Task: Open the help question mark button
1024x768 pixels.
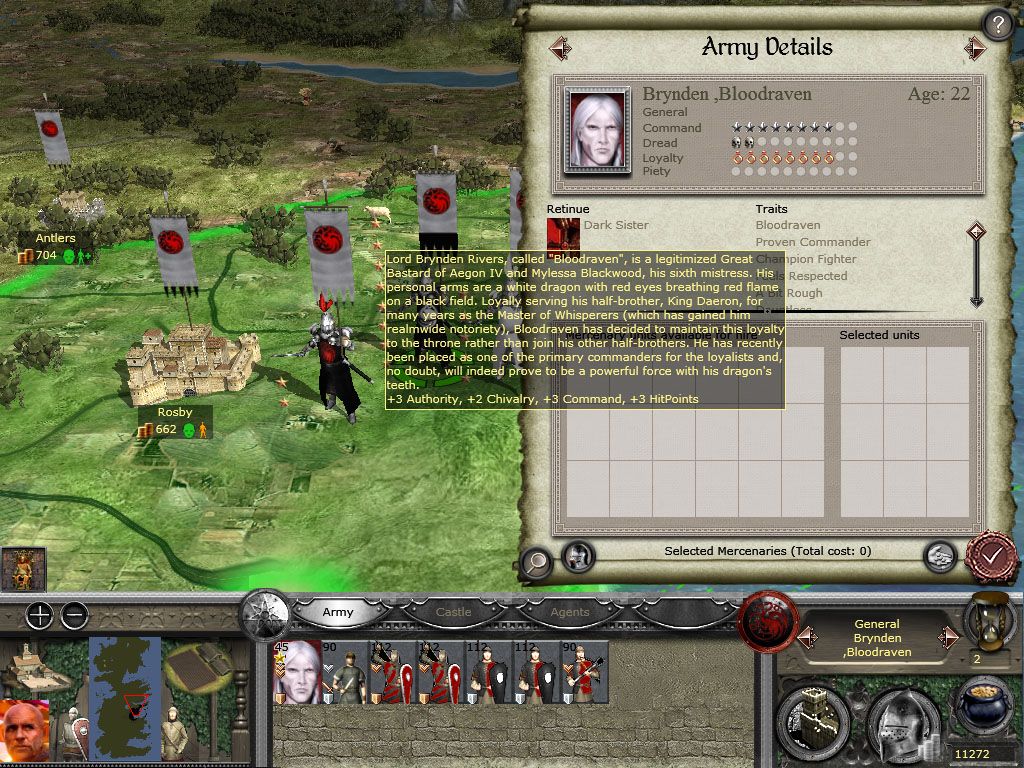Action: pyautogui.click(x=998, y=24)
